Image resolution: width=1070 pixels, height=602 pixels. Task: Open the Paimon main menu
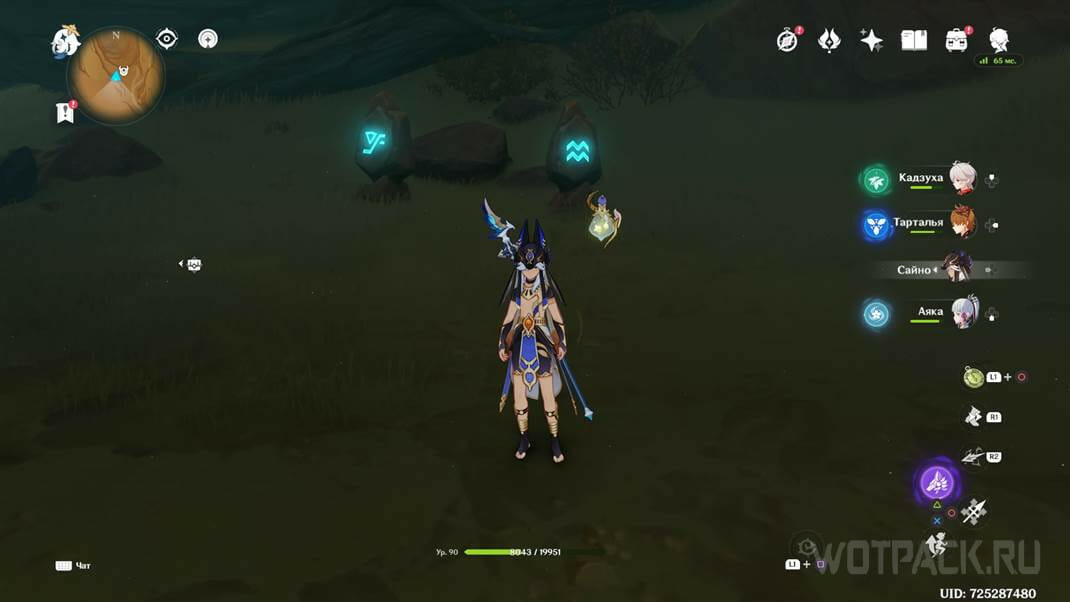(x=66, y=42)
